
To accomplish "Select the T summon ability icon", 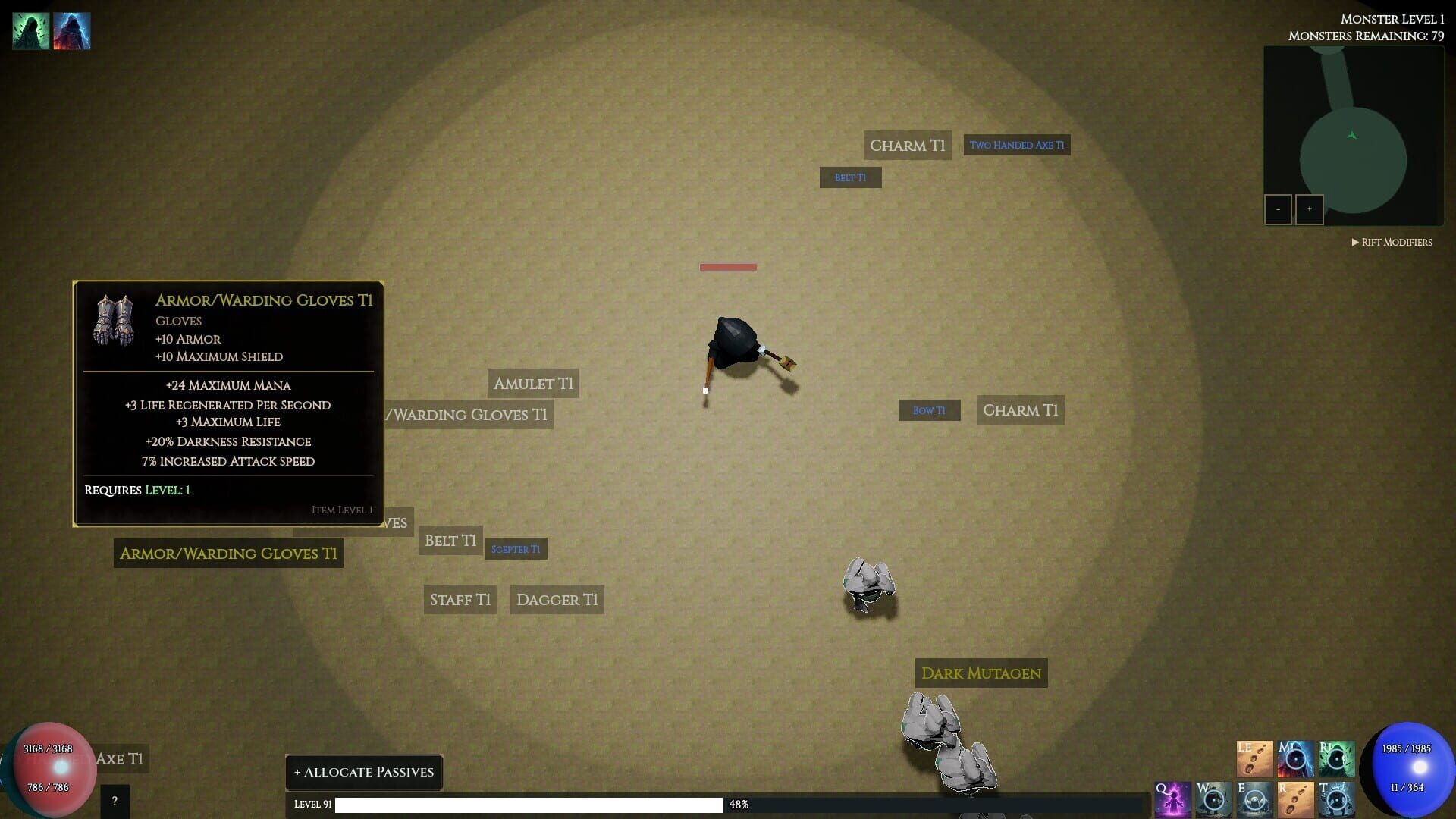I will tap(1336, 799).
